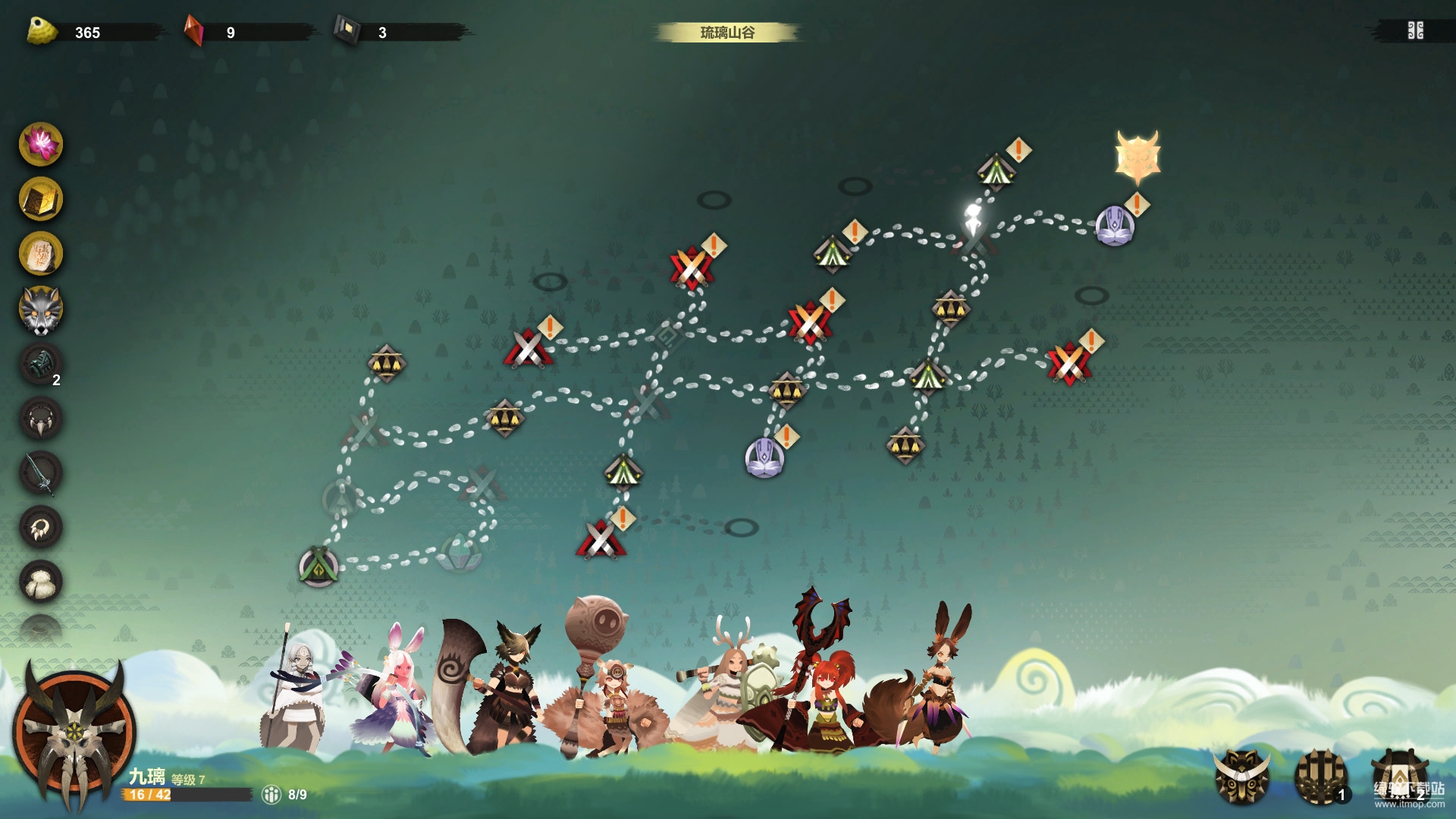Viewport: 1456px width, 819px height.
Task: View the curled claw ring relic
Action: coord(41,528)
